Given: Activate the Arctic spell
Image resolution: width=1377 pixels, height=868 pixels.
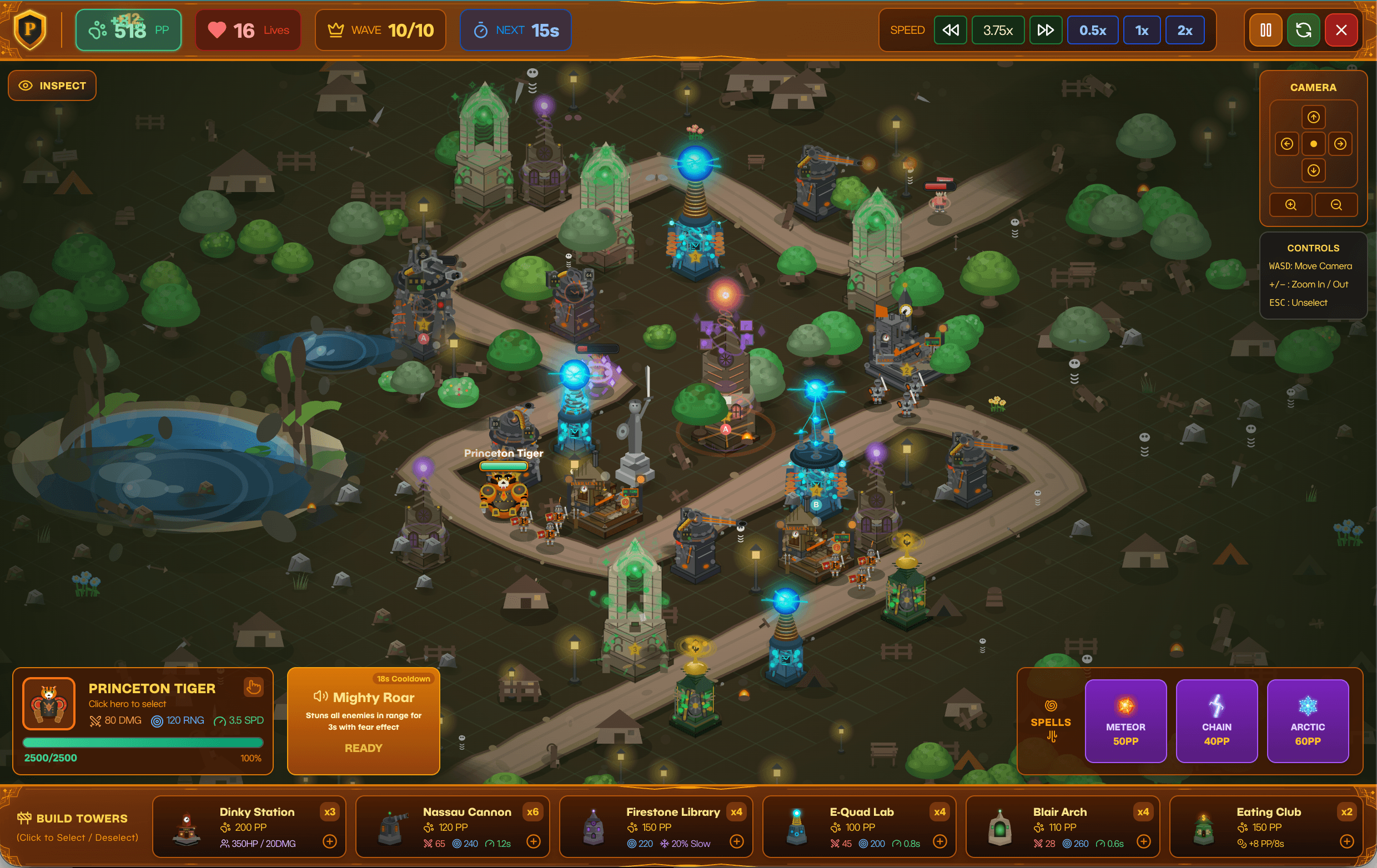Looking at the screenshot, I should click(x=1307, y=720).
